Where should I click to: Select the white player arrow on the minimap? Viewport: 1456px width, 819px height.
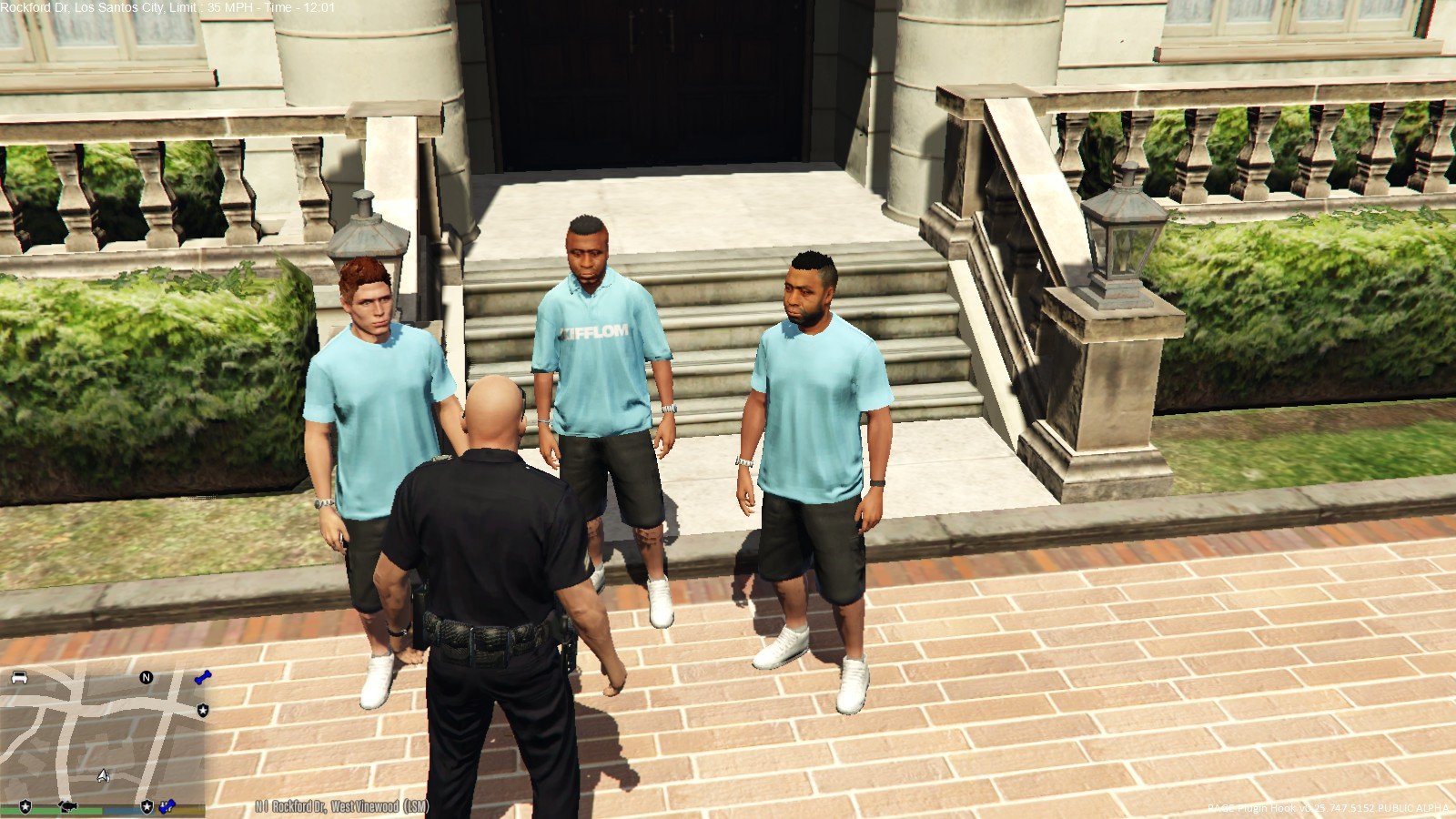pyautogui.click(x=103, y=776)
